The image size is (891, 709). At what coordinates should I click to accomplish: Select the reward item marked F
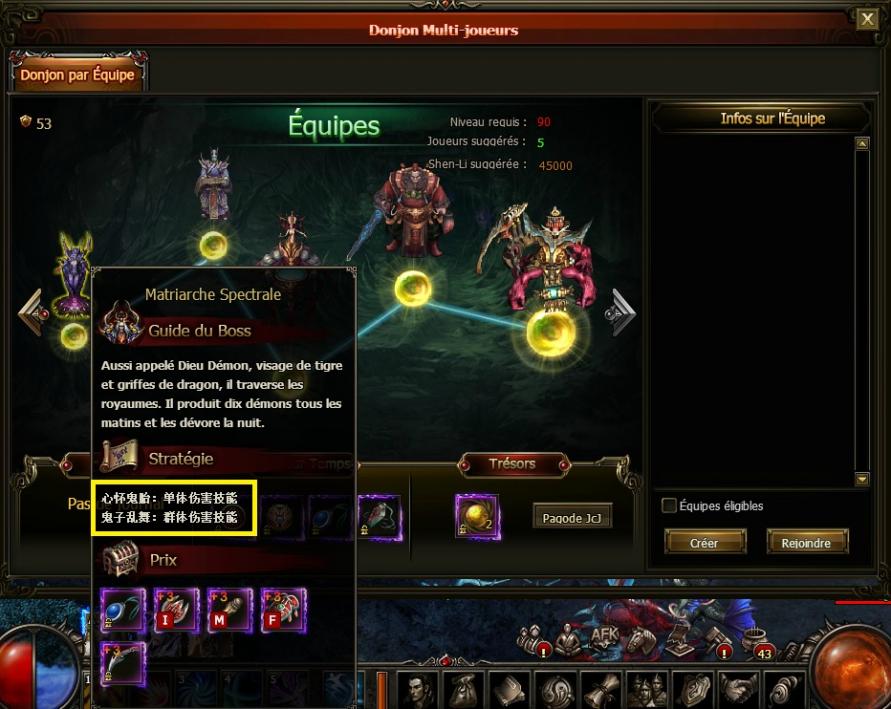coord(283,610)
